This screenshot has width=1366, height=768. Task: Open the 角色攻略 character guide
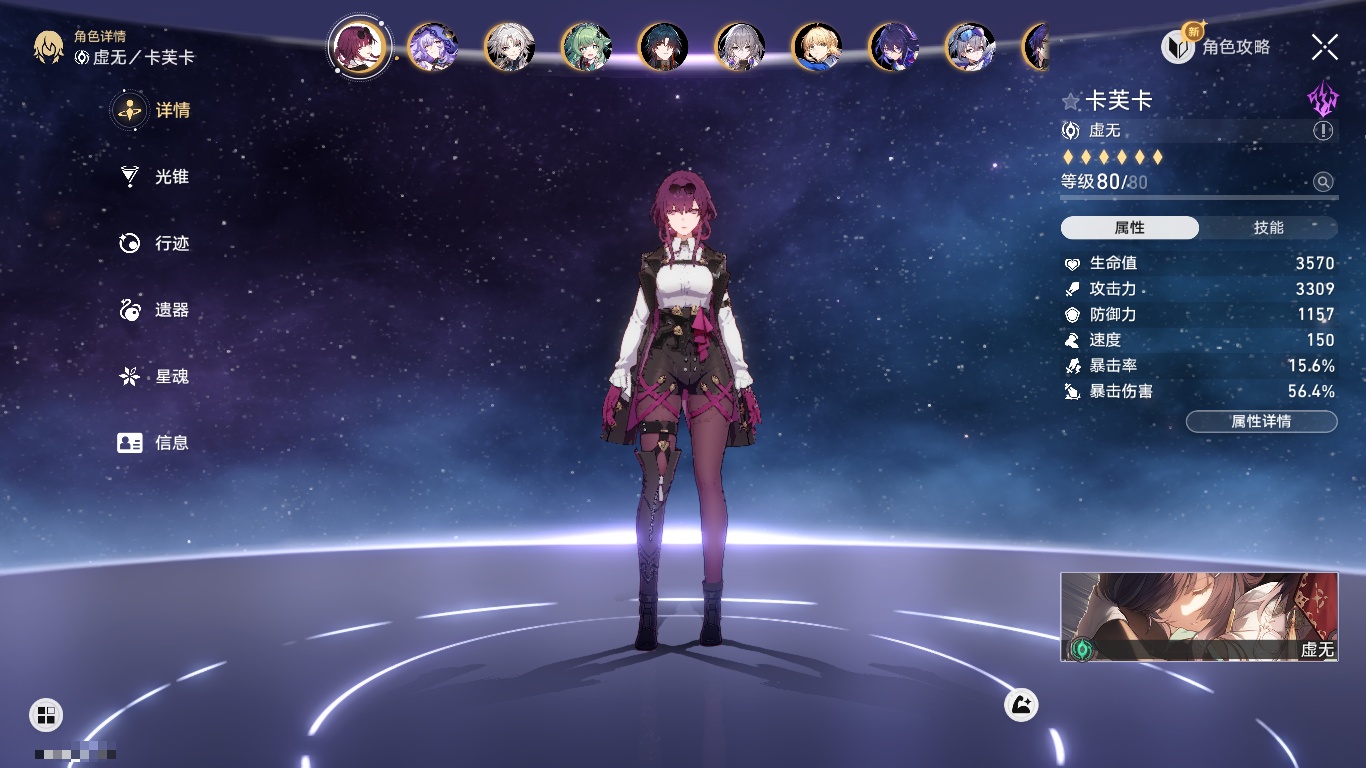(x=1216, y=46)
